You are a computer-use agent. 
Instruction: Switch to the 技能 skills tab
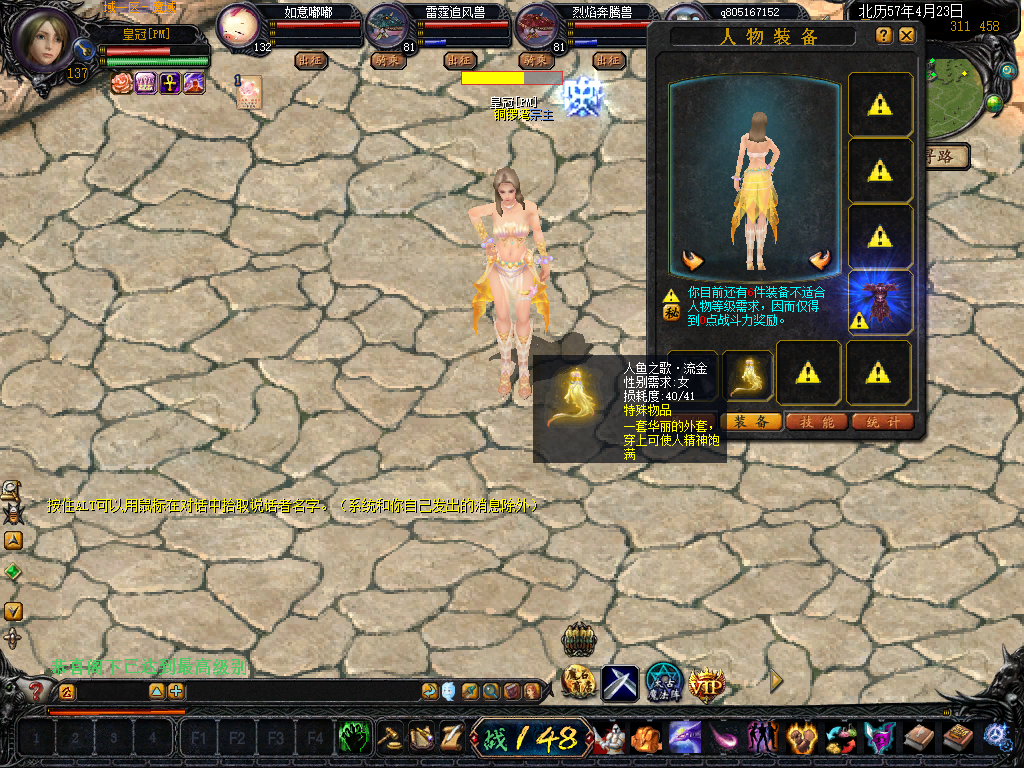point(817,422)
